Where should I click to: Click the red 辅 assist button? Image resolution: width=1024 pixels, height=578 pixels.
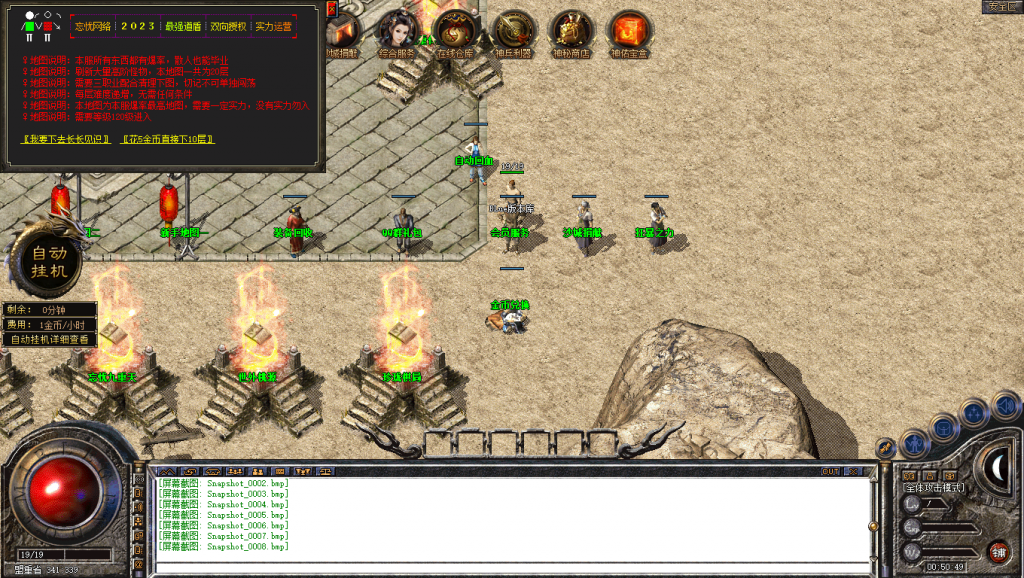coord(997,551)
